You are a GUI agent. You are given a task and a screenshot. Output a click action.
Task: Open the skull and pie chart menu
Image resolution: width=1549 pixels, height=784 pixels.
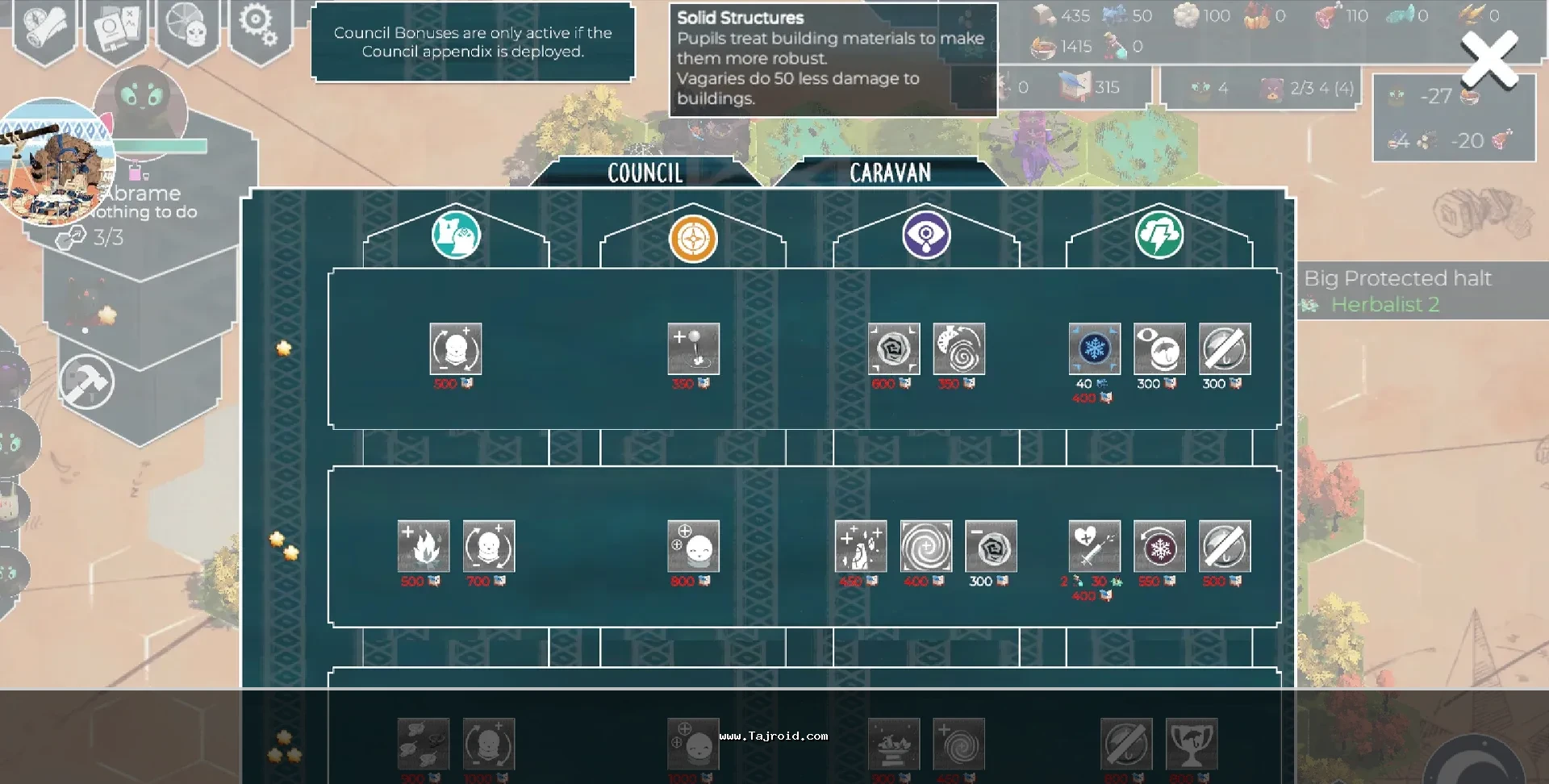point(187,27)
